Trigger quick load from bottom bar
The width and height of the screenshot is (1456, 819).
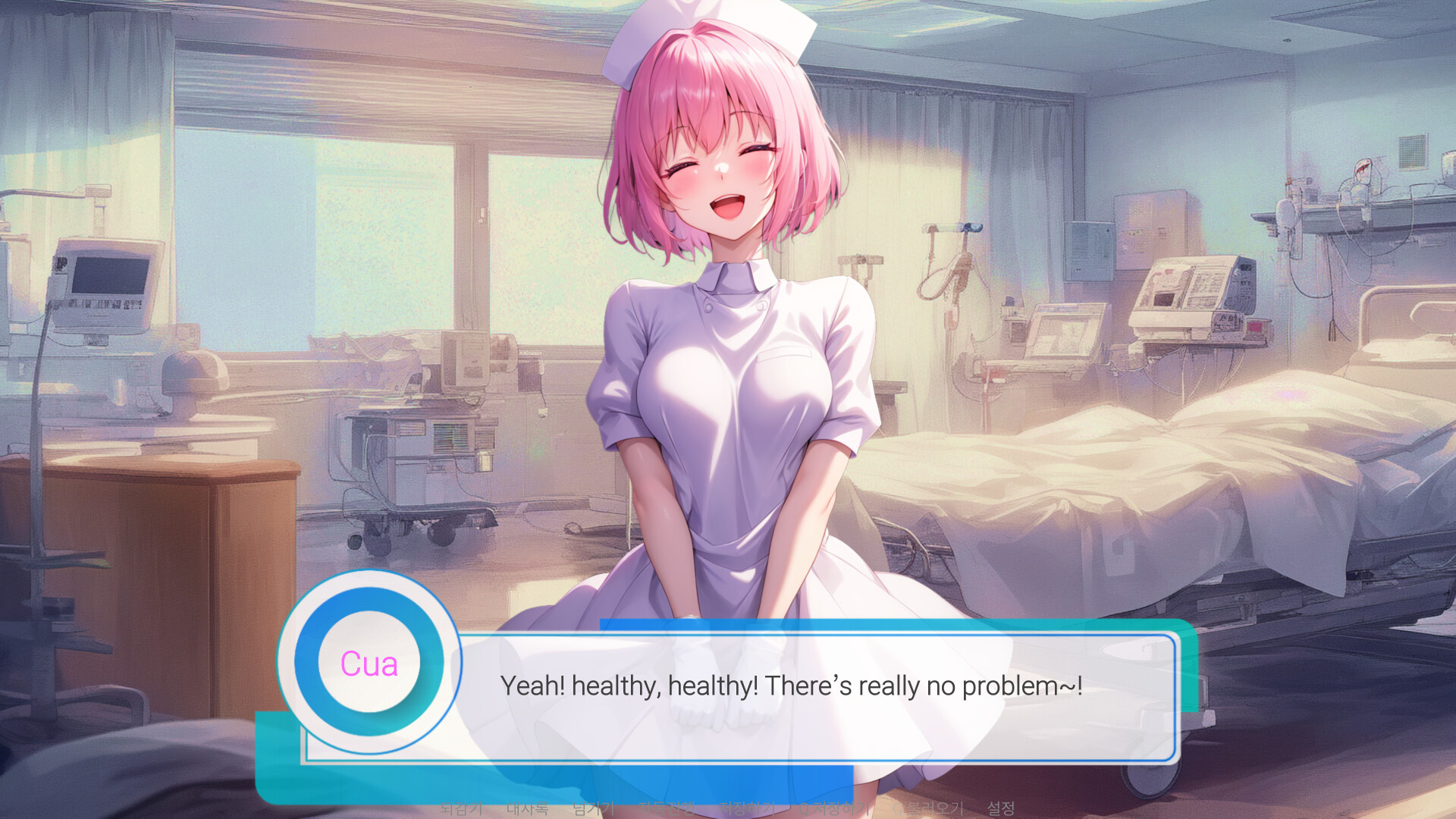coord(929,808)
